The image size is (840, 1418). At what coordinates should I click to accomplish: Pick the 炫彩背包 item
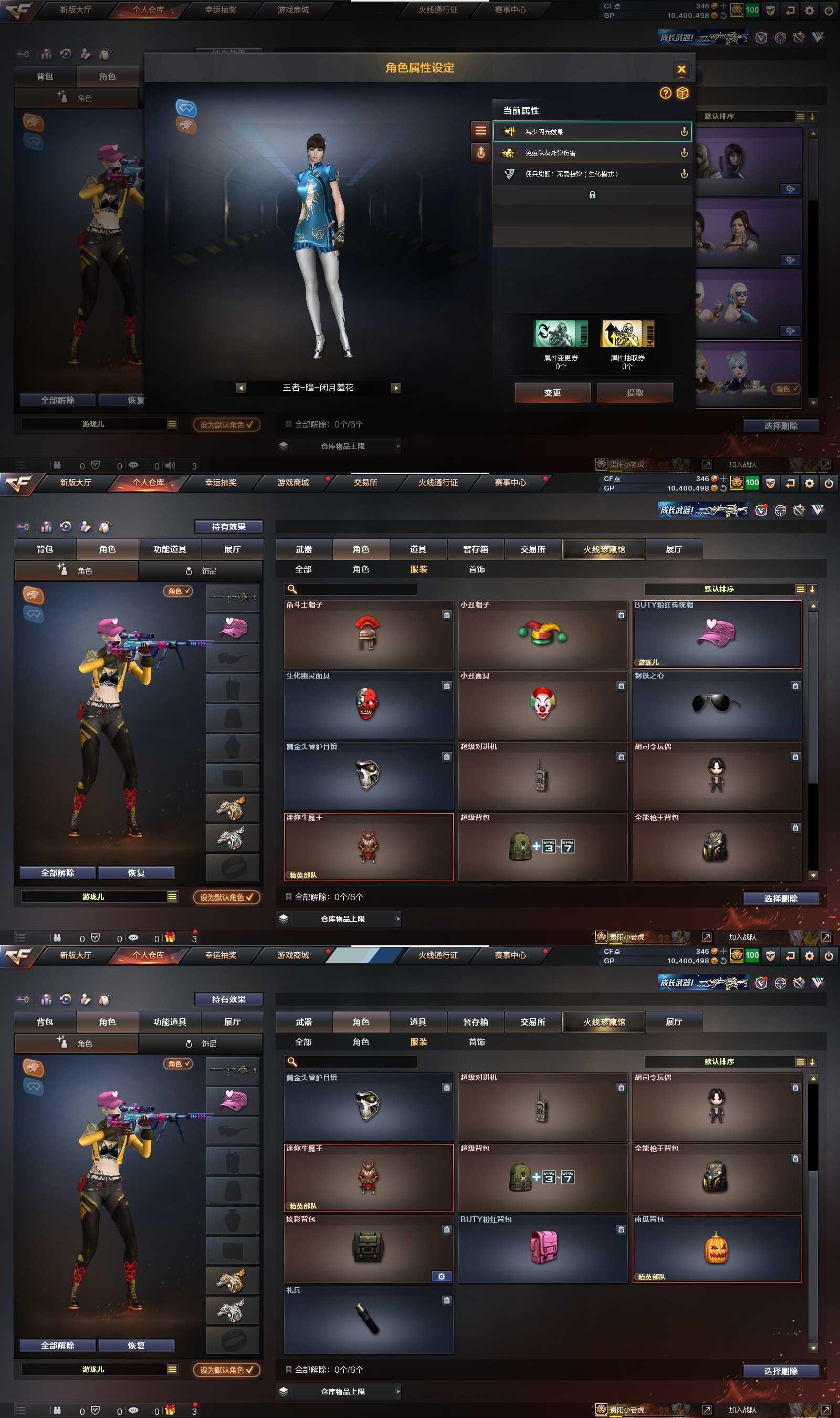pyautogui.click(x=368, y=1248)
